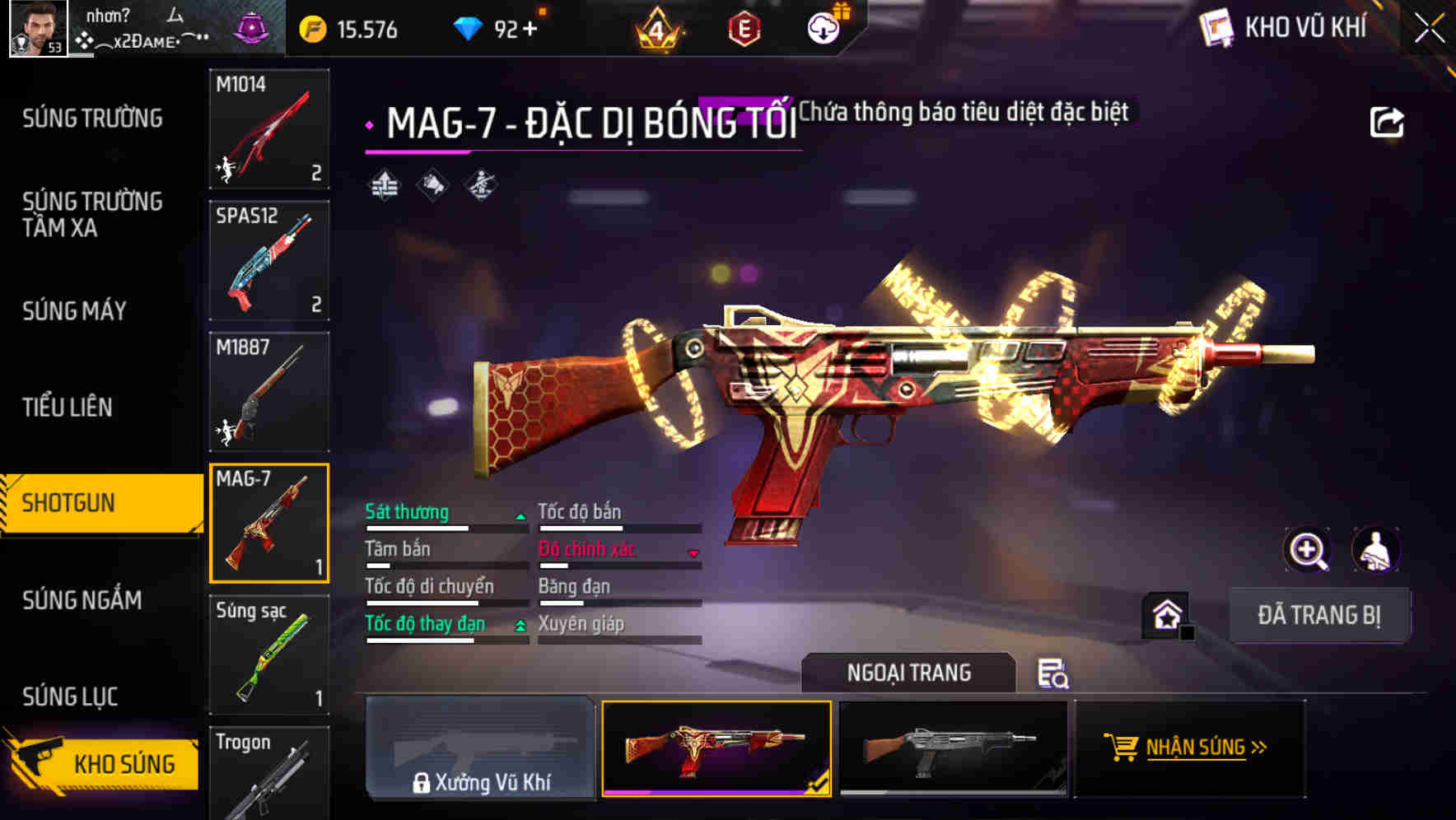
Task: Collapse the Tốc độ thay đạn double-arrow indicator
Action: coord(520,626)
